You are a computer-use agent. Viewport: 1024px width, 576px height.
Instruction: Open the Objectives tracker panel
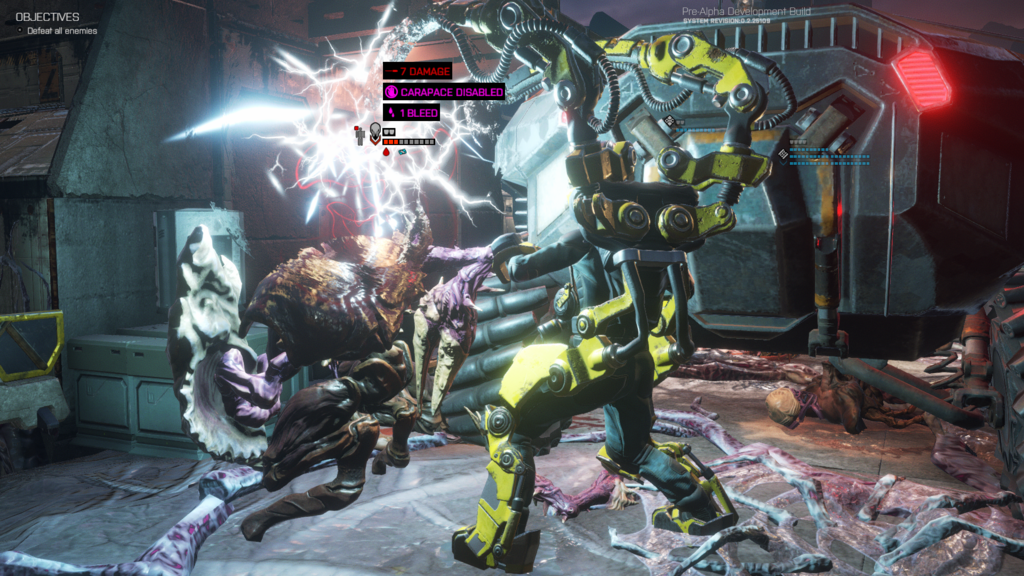47,17
